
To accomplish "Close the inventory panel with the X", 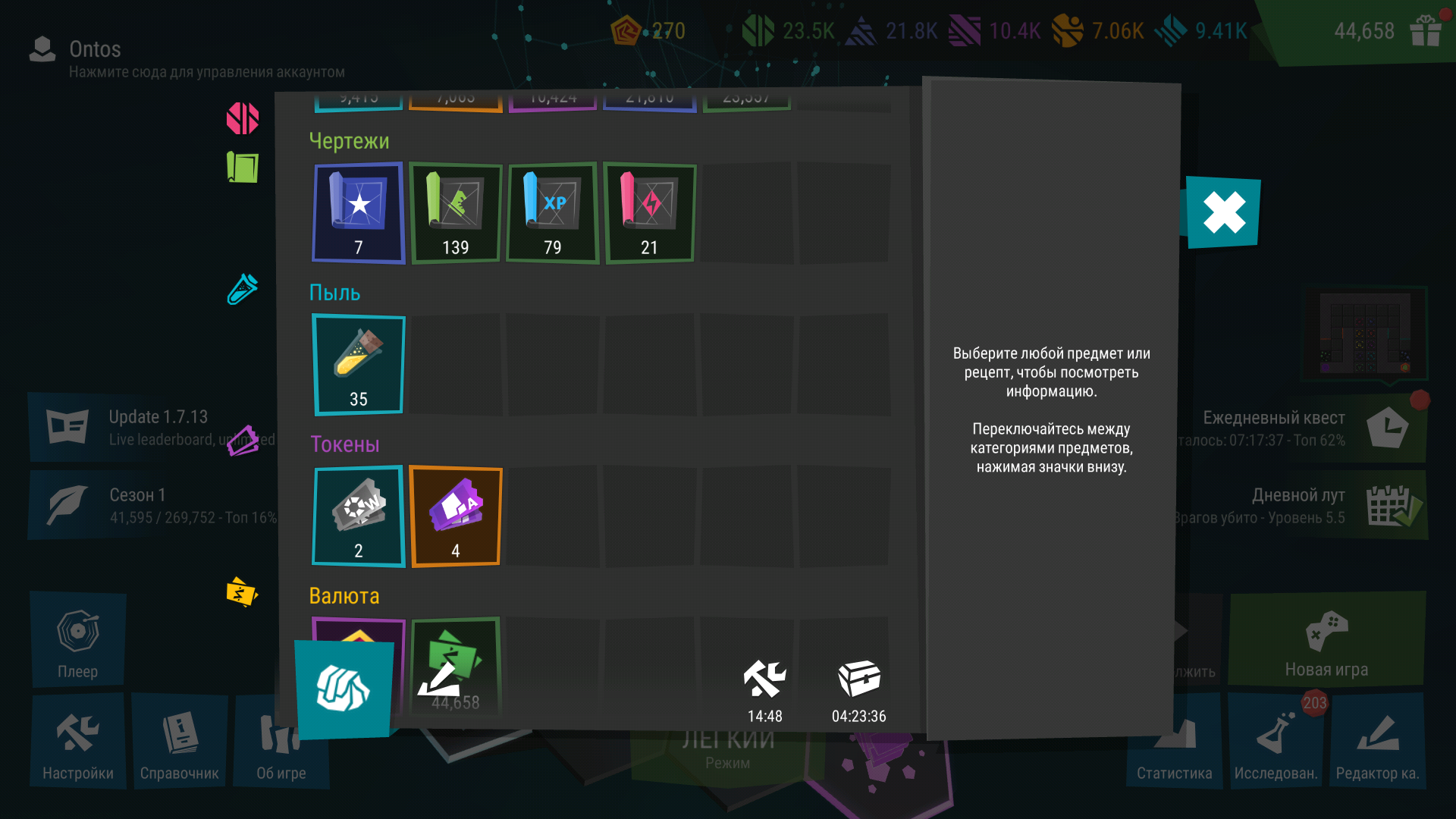I will [x=1223, y=212].
